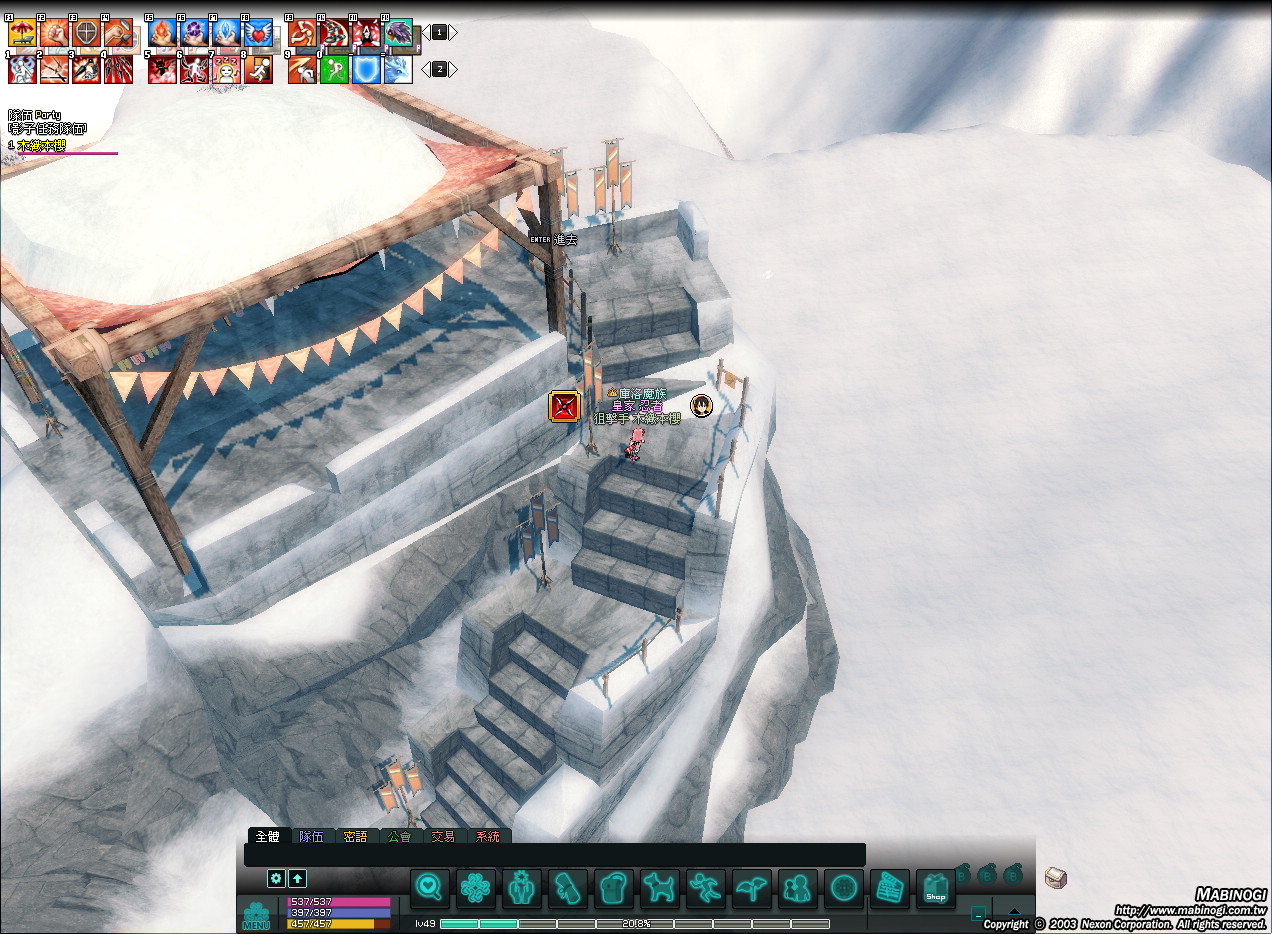Open chat settings gear icon
Screen dimensions: 1272x934
(277, 878)
